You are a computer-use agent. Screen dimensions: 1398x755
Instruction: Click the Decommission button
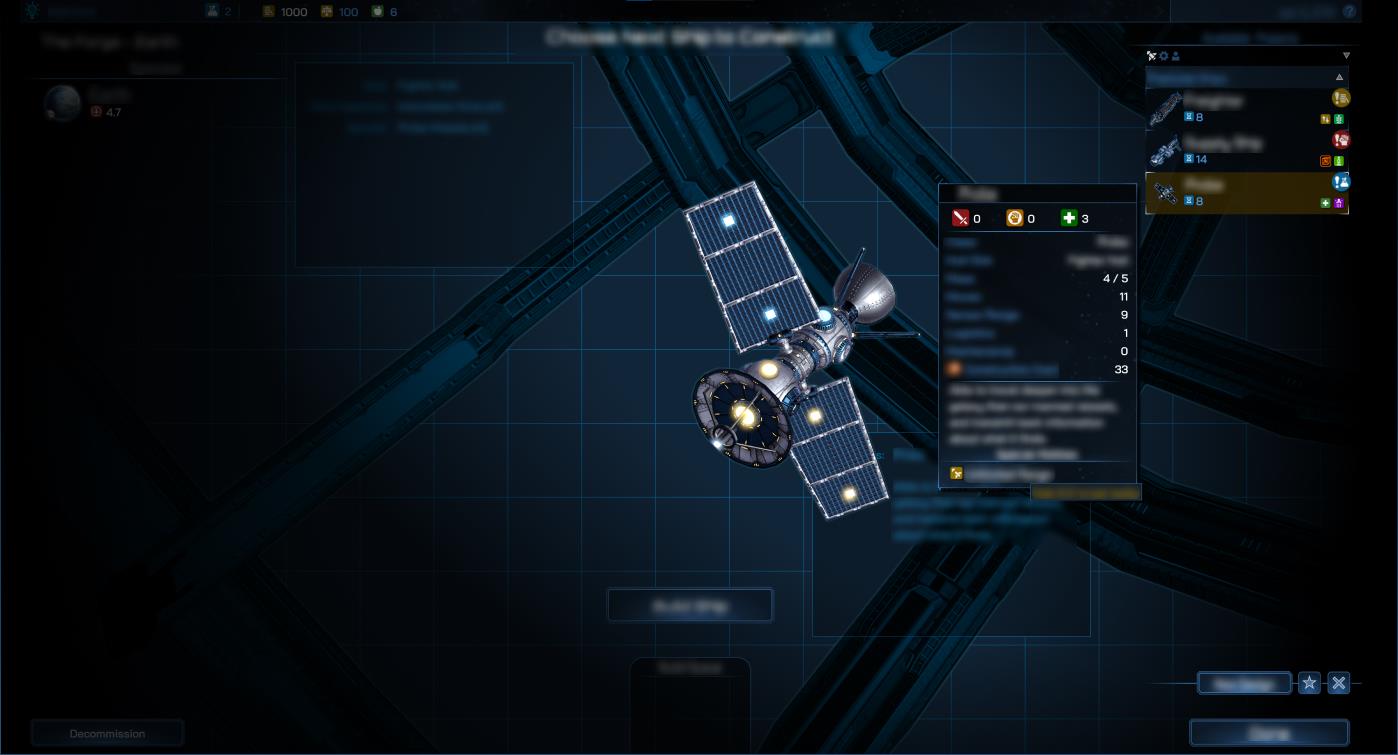[107, 734]
